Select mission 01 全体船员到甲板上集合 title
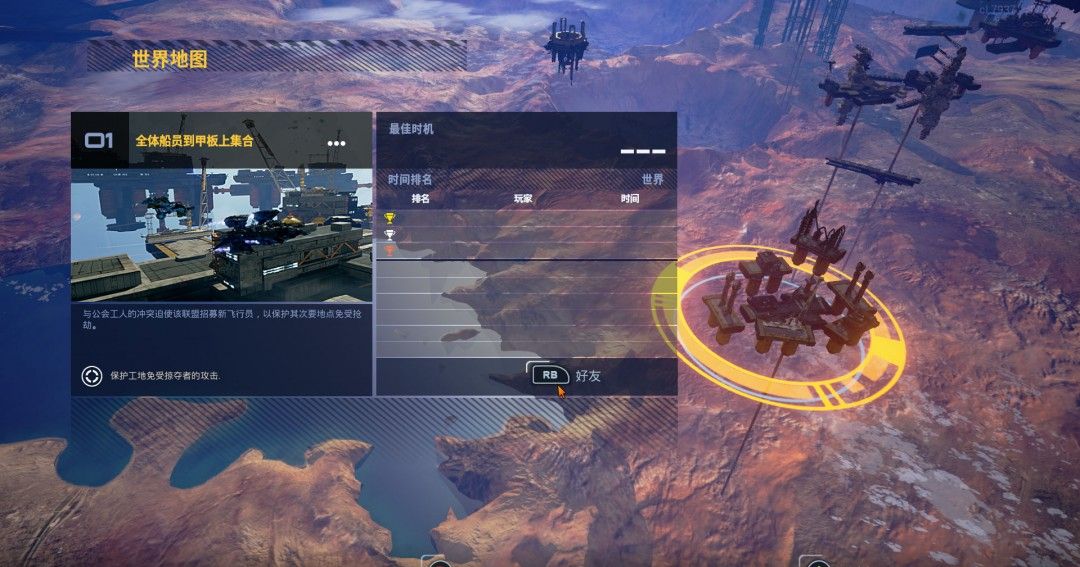Image resolution: width=1080 pixels, height=567 pixels. (195, 141)
